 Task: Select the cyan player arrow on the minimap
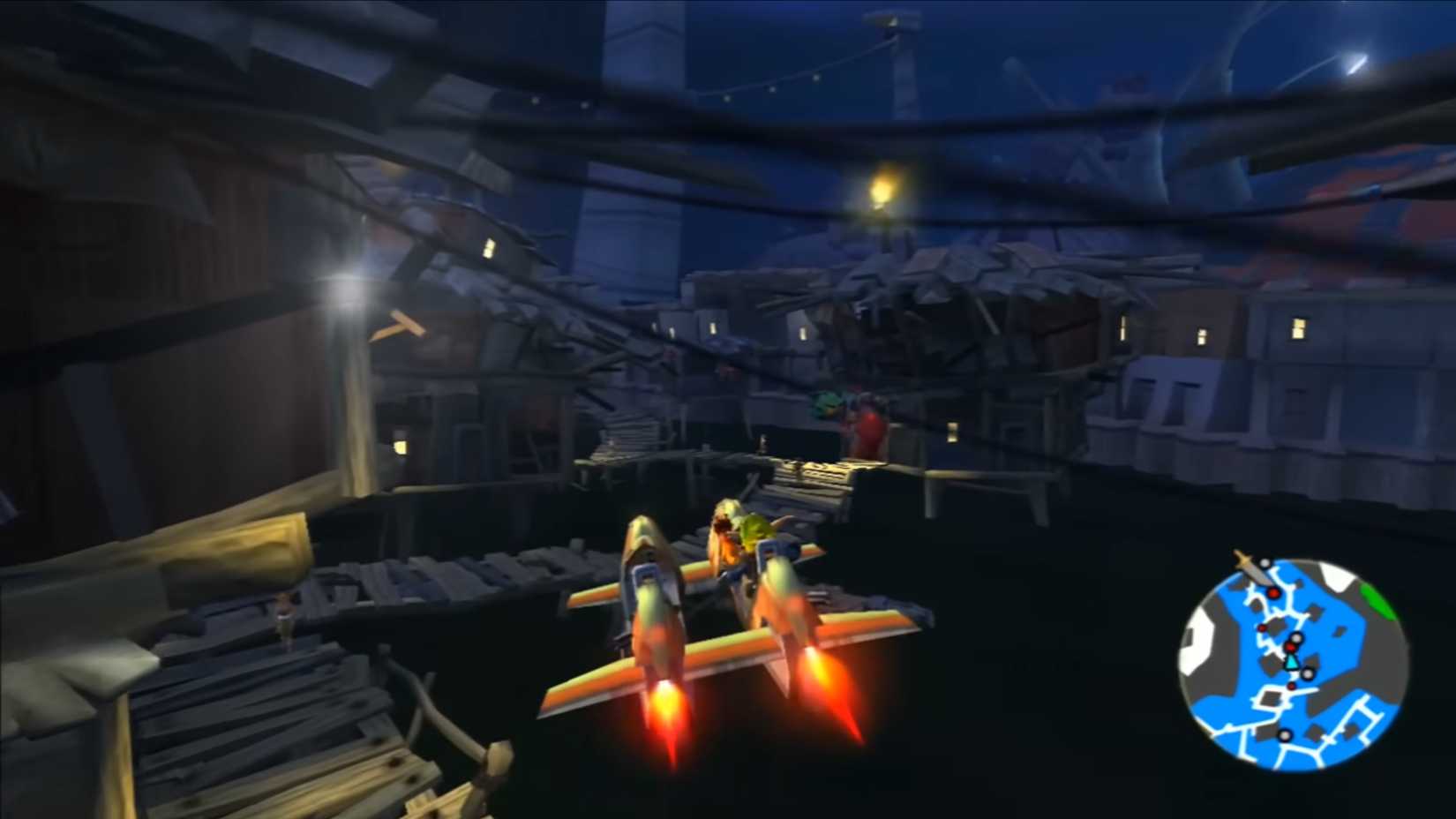pos(1292,662)
